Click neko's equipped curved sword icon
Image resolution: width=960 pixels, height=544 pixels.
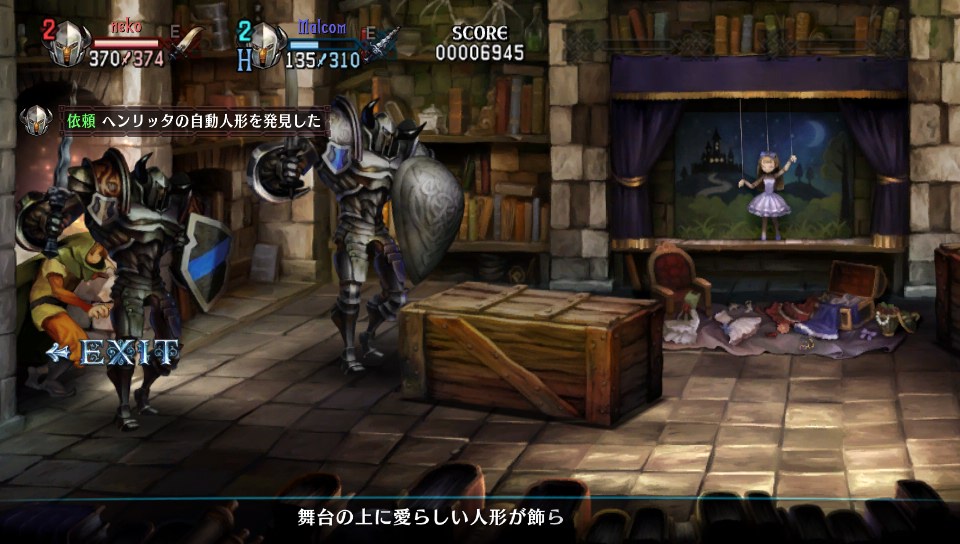186,43
